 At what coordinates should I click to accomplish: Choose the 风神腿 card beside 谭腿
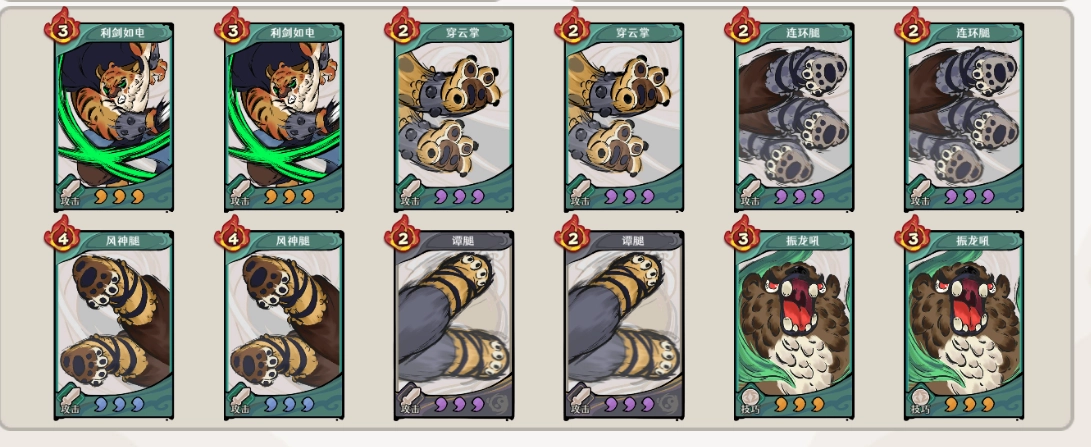pyautogui.click(x=284, y=325)
